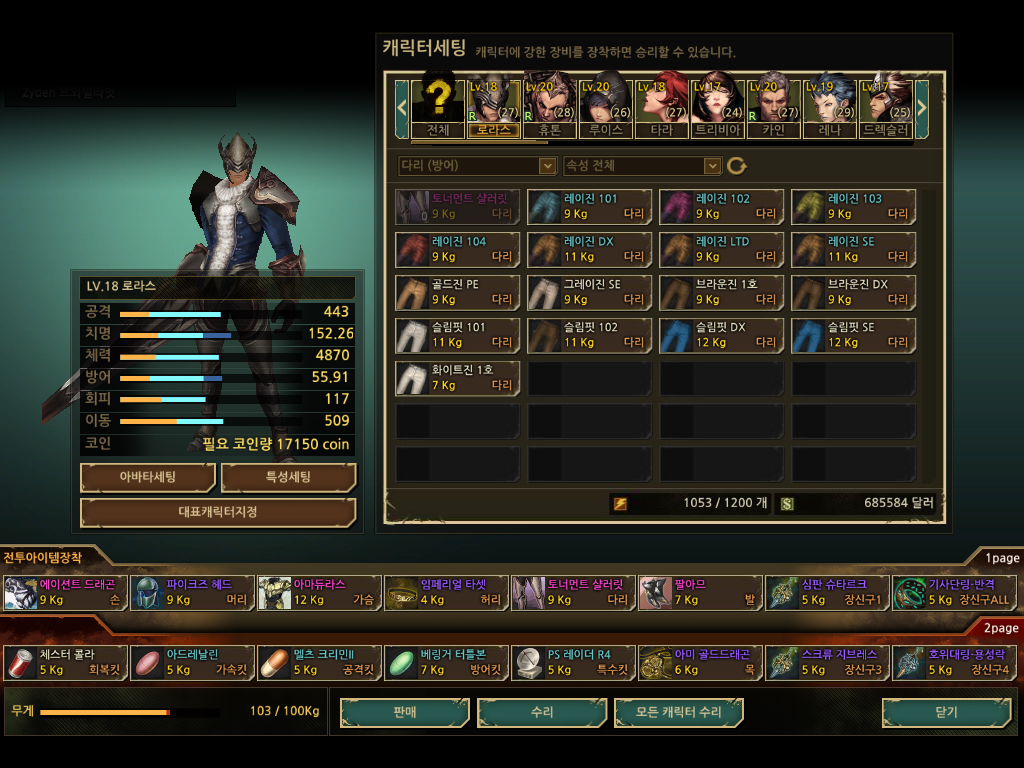
Task: Choose the 휴톤 character portrait
Action: coord(549,106)
